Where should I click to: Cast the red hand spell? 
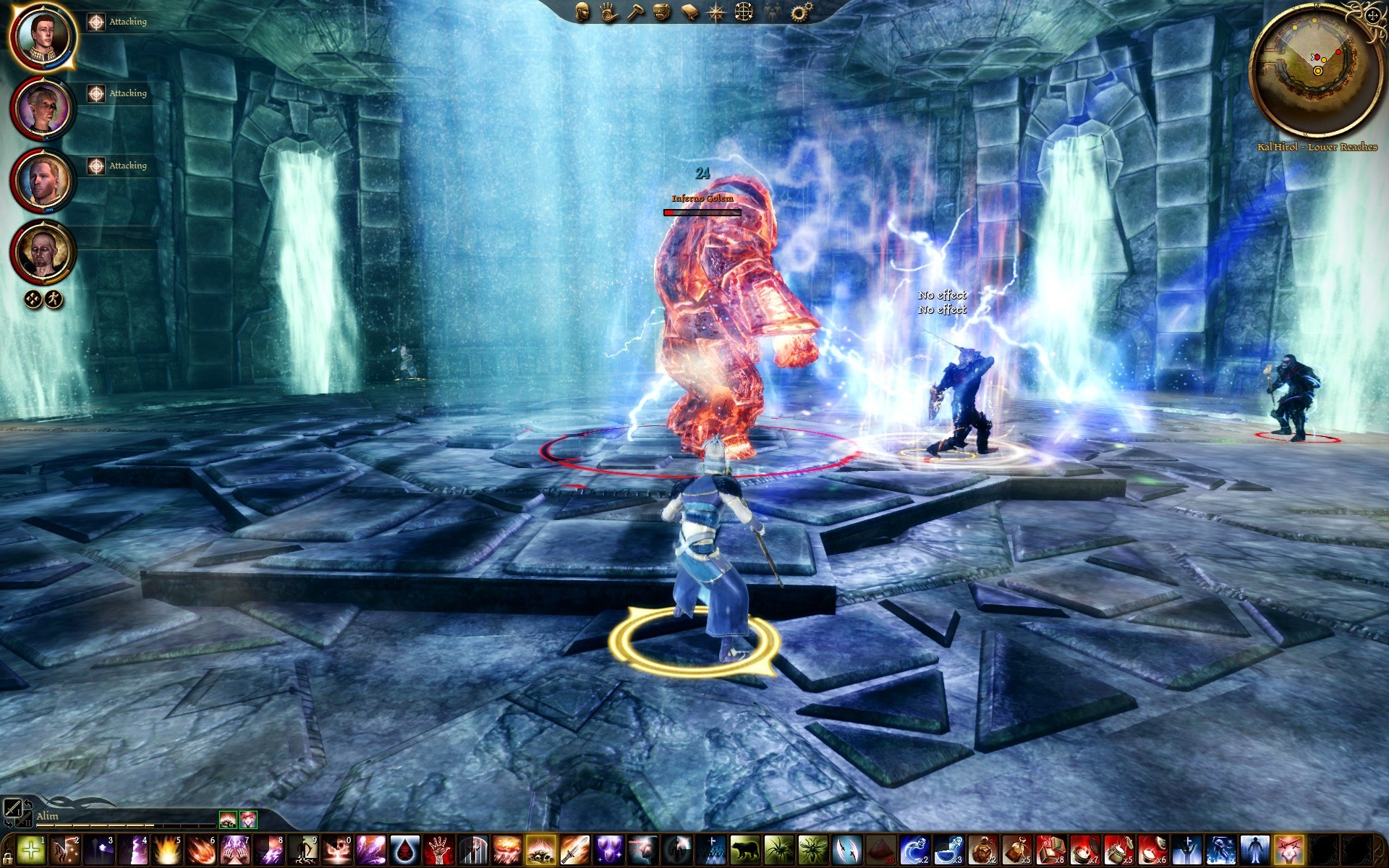point(438,850)
